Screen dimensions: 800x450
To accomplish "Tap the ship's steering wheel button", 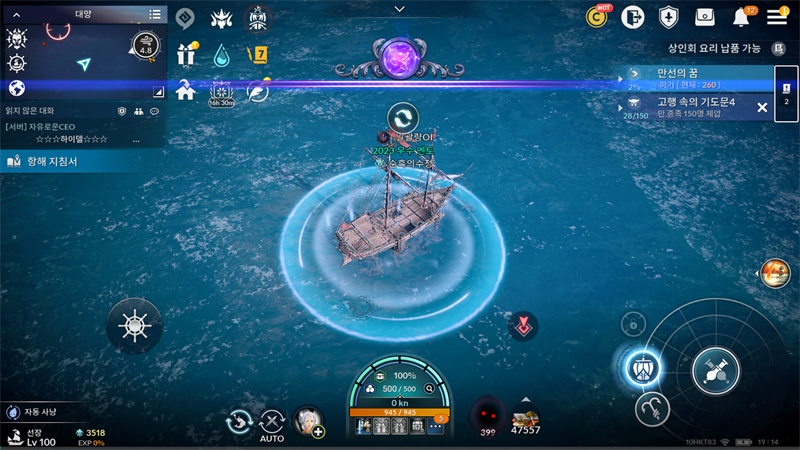I will 134,325.
